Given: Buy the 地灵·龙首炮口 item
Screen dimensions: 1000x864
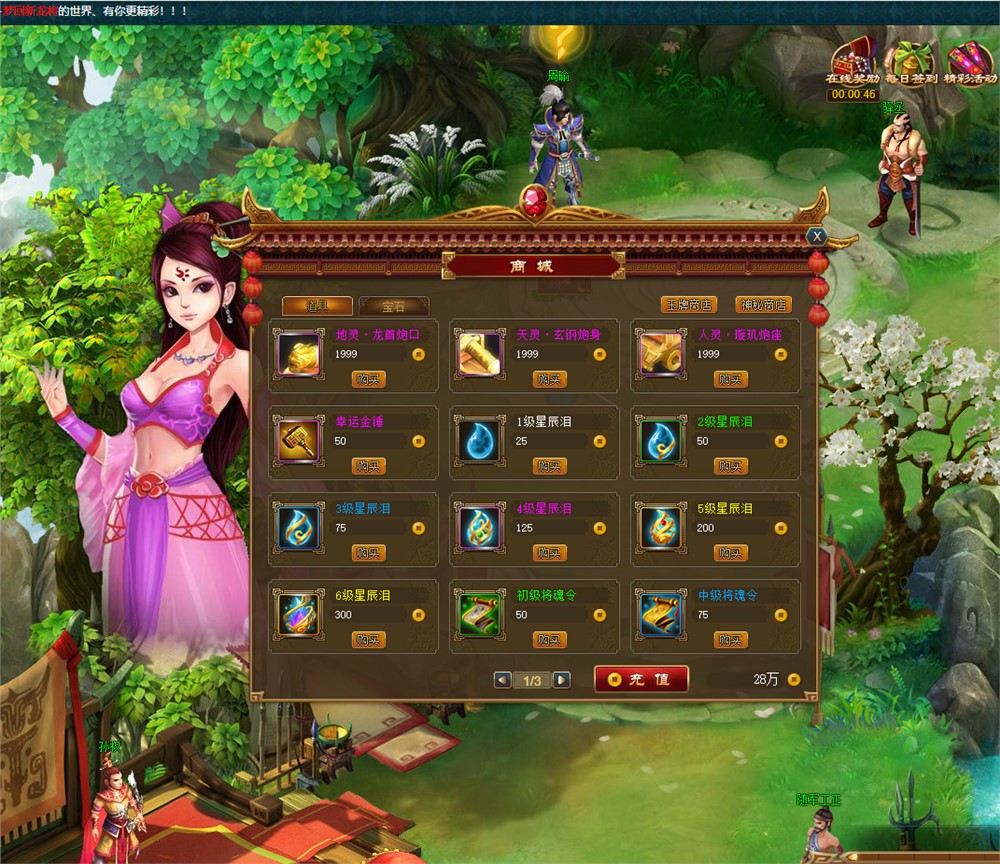Looking at the screenshot, I should (368, 379).
